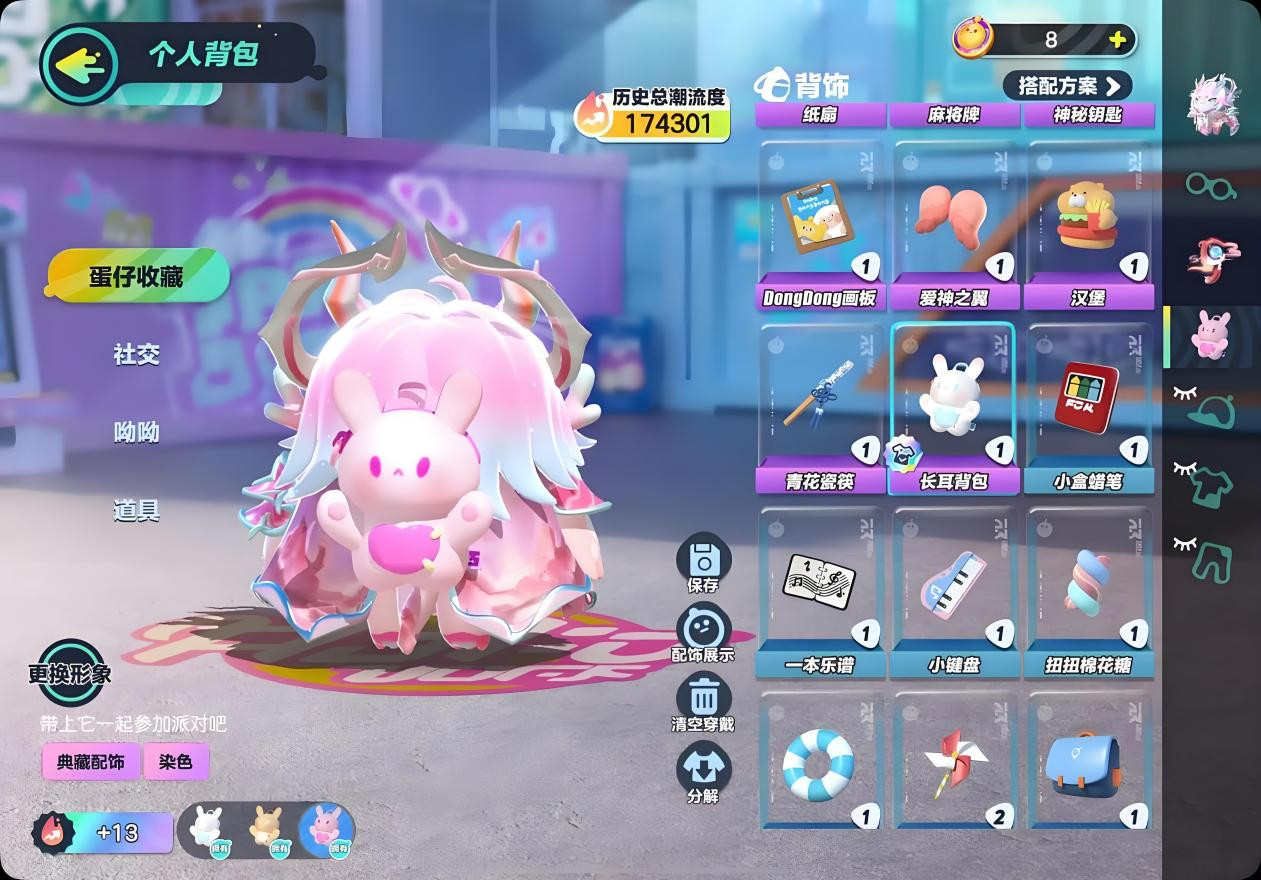
Task: Select the DongDong画板 item slot
Action: coord(820,222)
